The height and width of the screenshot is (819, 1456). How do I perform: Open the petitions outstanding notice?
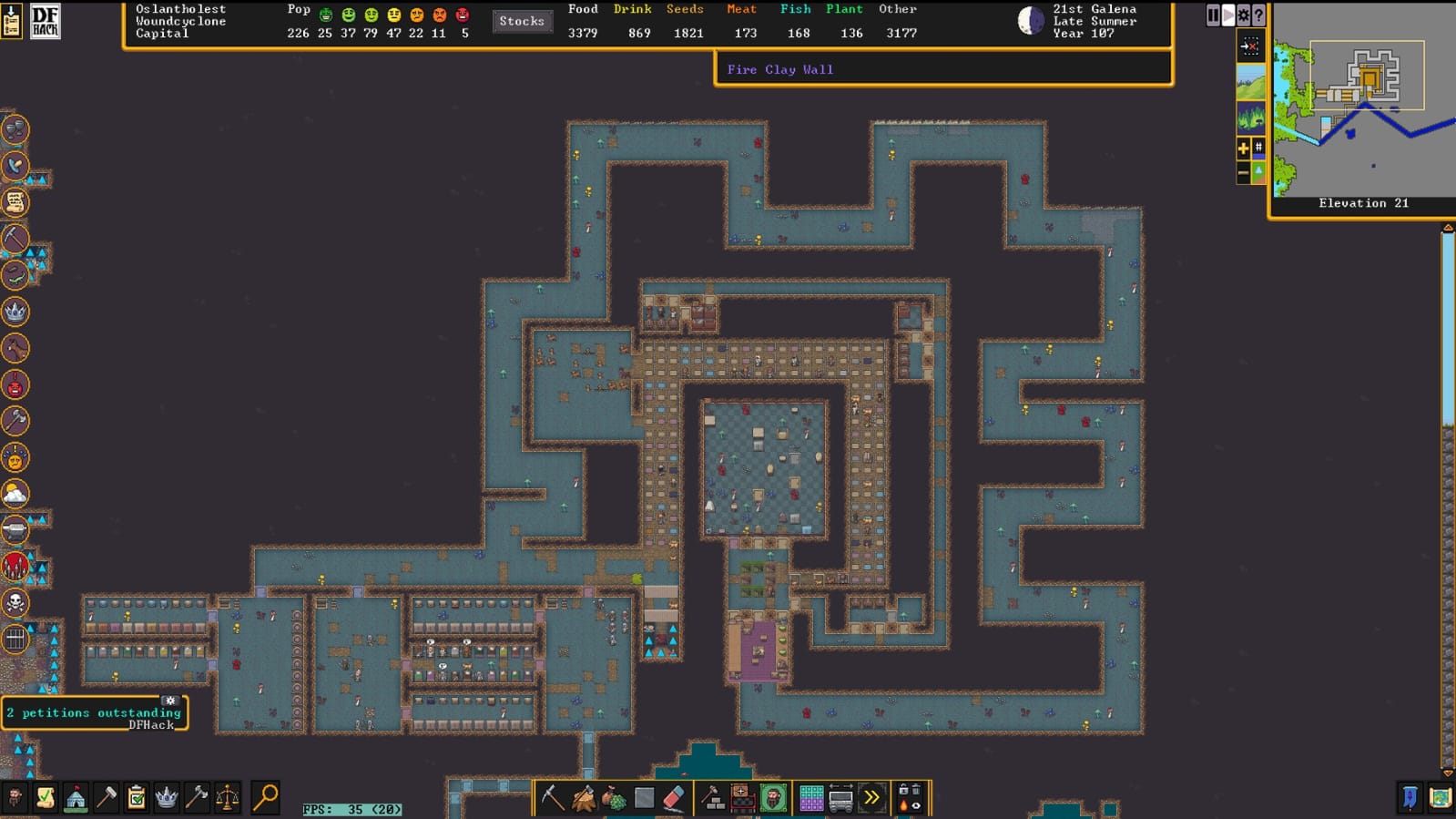pos(93,712)
